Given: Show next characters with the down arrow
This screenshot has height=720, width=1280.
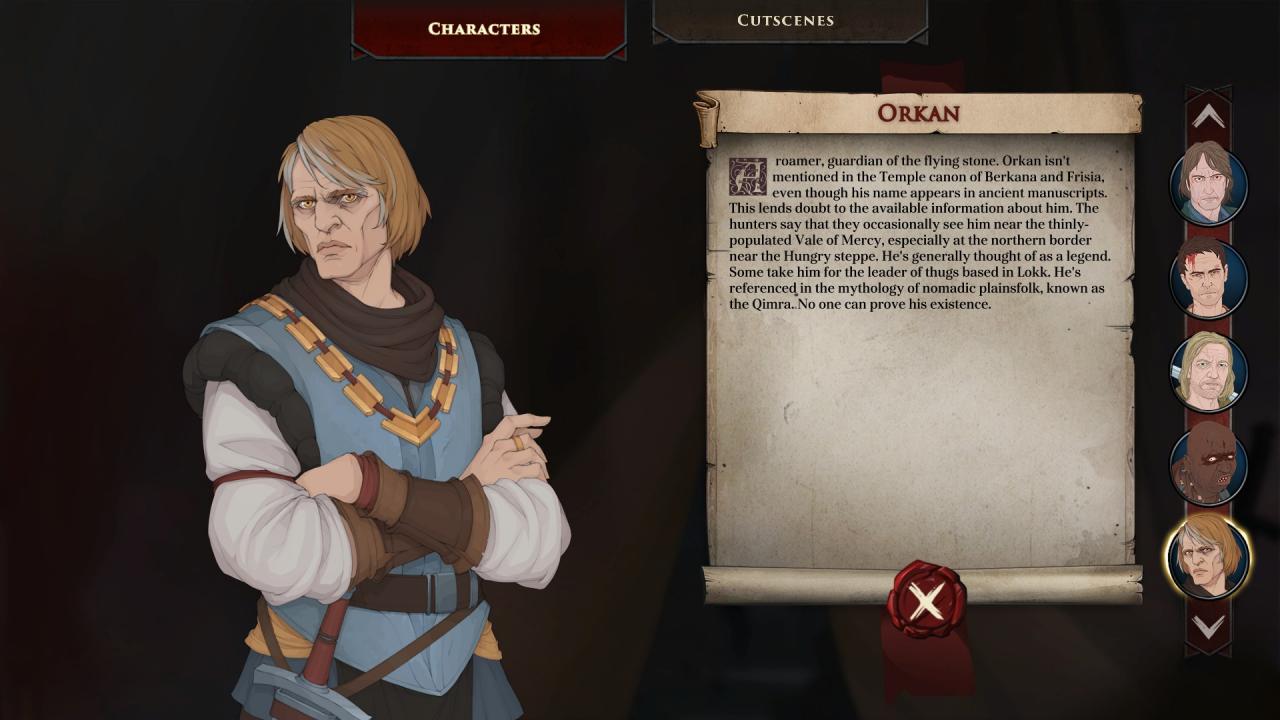Looking at the screenshot, I should click(x=1208, y=627).
